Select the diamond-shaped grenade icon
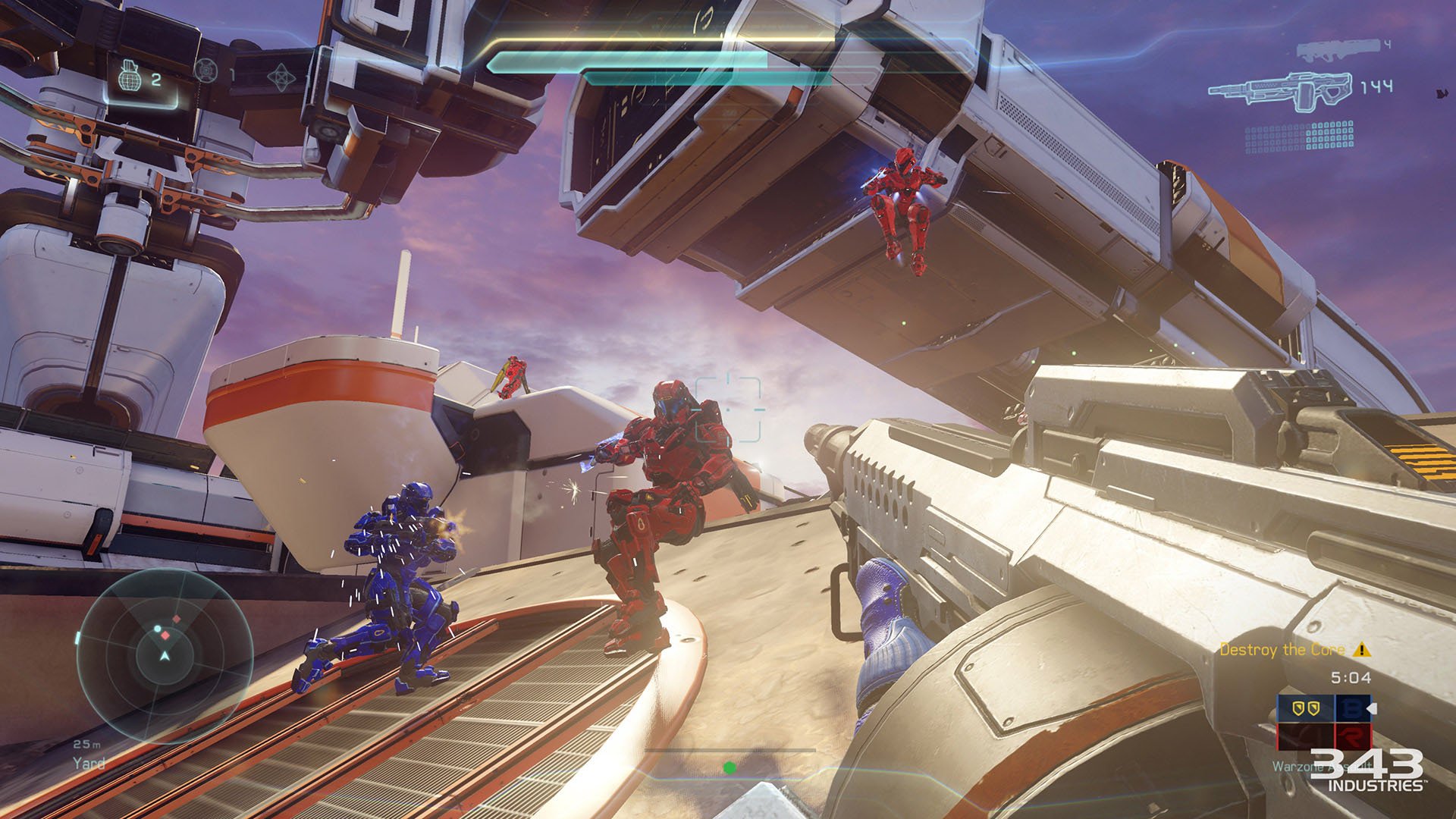Screen dimensions: 1456x819 click(281, 77)
